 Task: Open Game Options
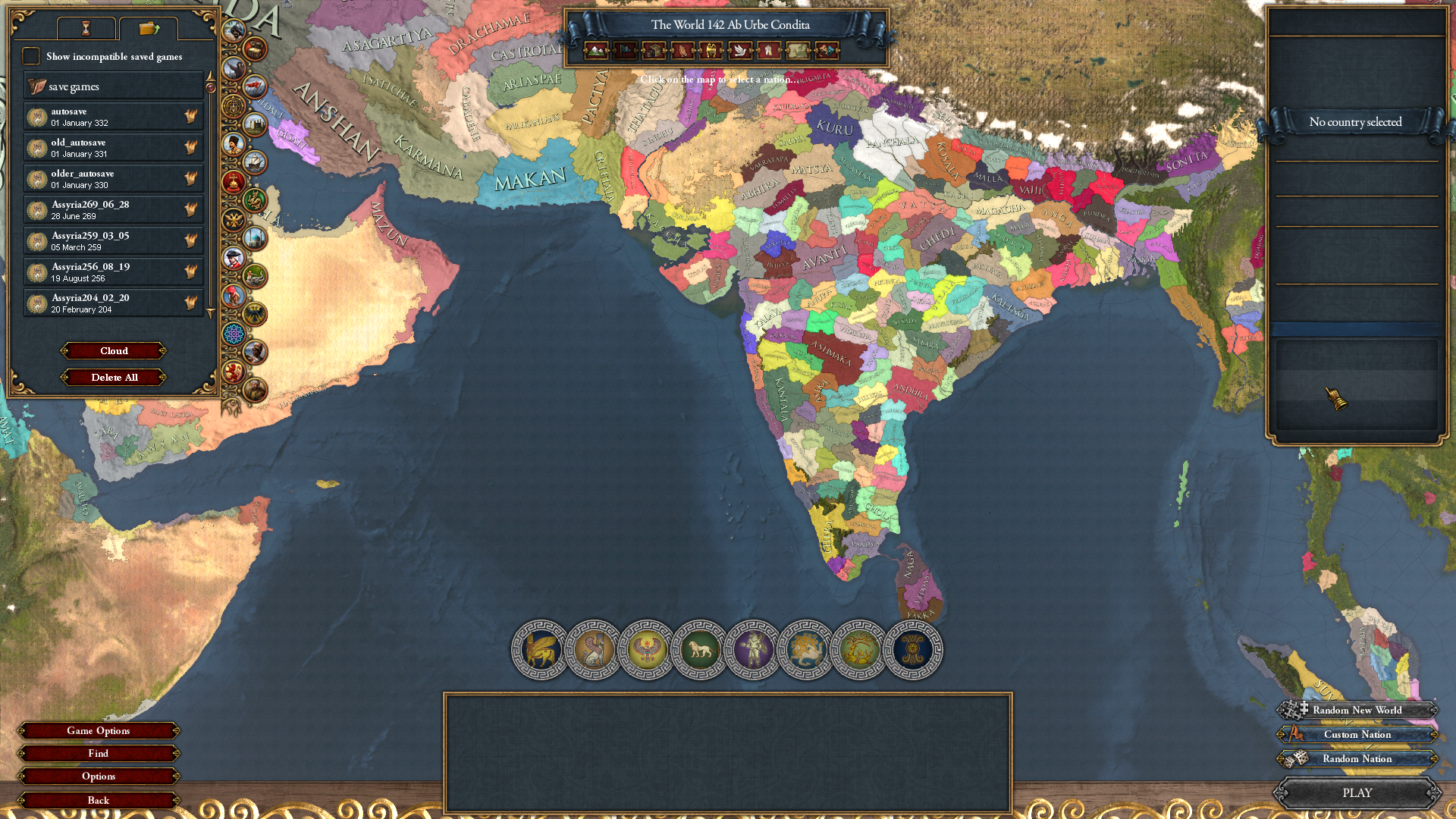(99, 731)
